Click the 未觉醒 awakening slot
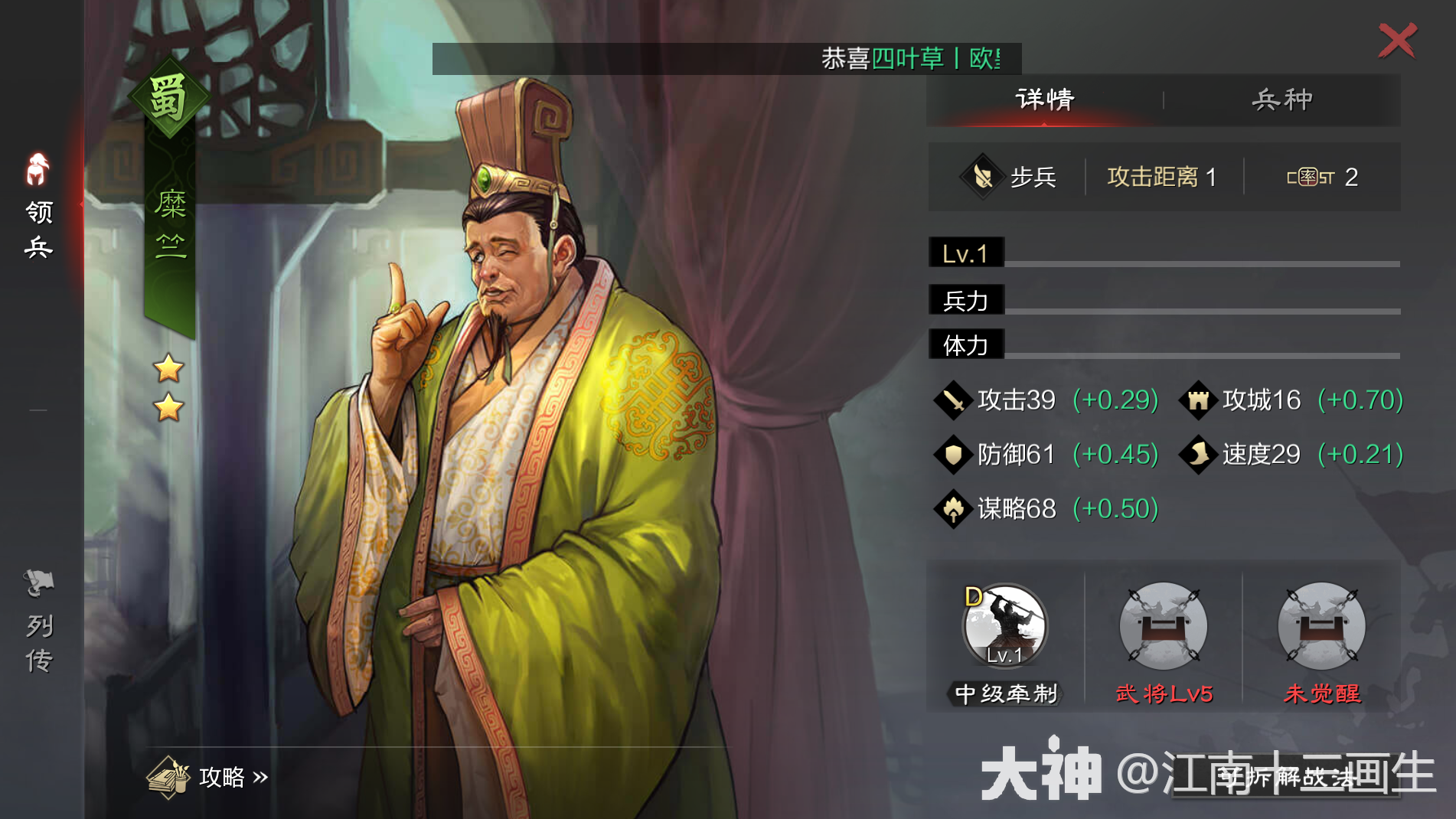 pyautogui.click(x=1320, y=628)
